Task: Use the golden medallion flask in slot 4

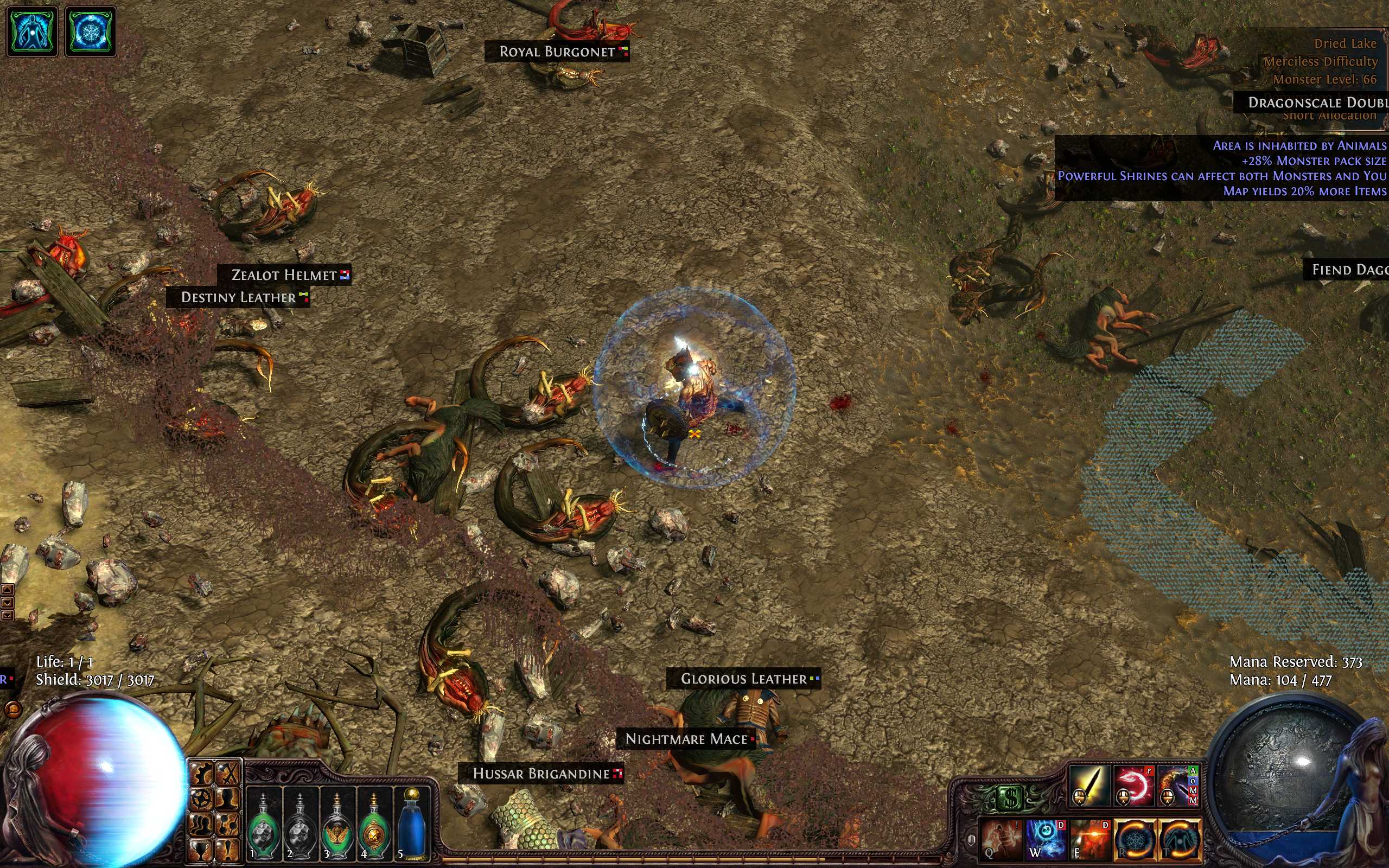Action: [374, 825]
